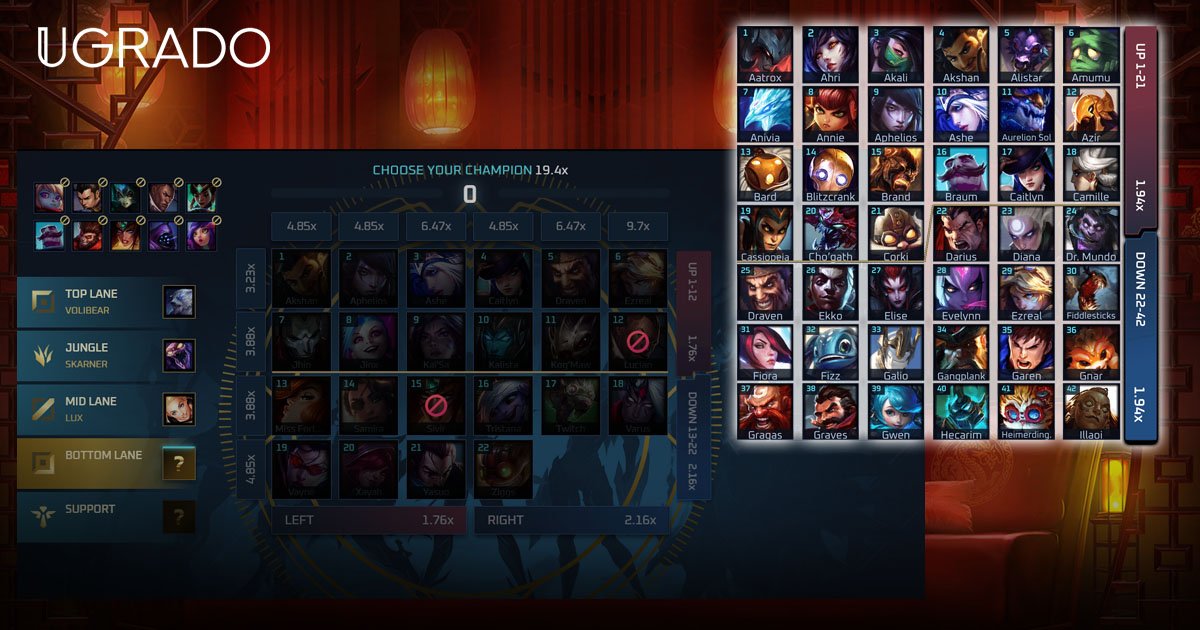
Task: Select the Top Lane Volibear row
Action: (x=106, y=301)
